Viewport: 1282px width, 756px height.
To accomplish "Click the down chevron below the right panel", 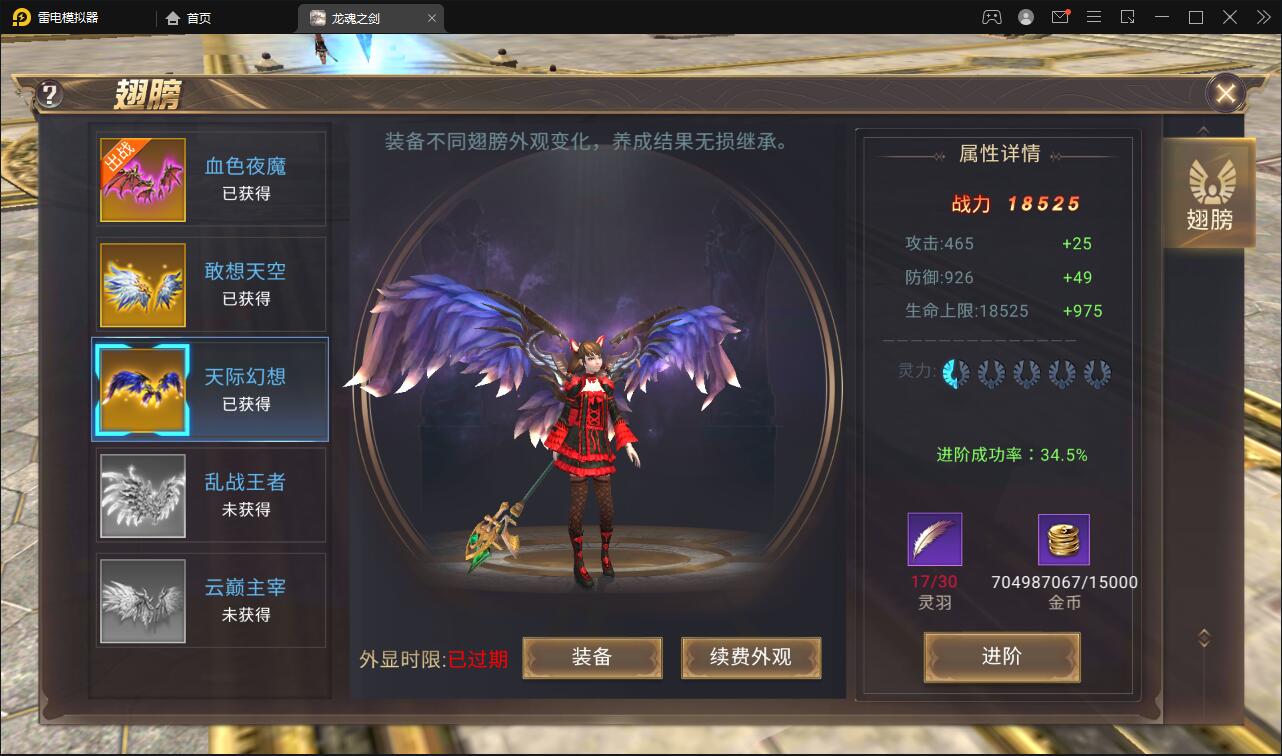I will click(x=1203, y=634).
